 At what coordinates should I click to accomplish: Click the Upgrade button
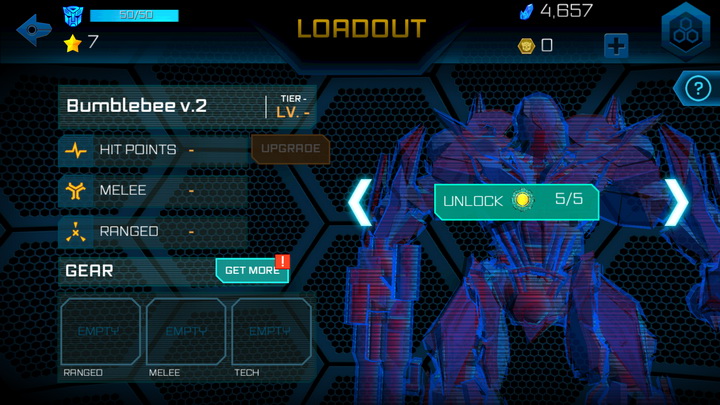[x=290, y=149]
